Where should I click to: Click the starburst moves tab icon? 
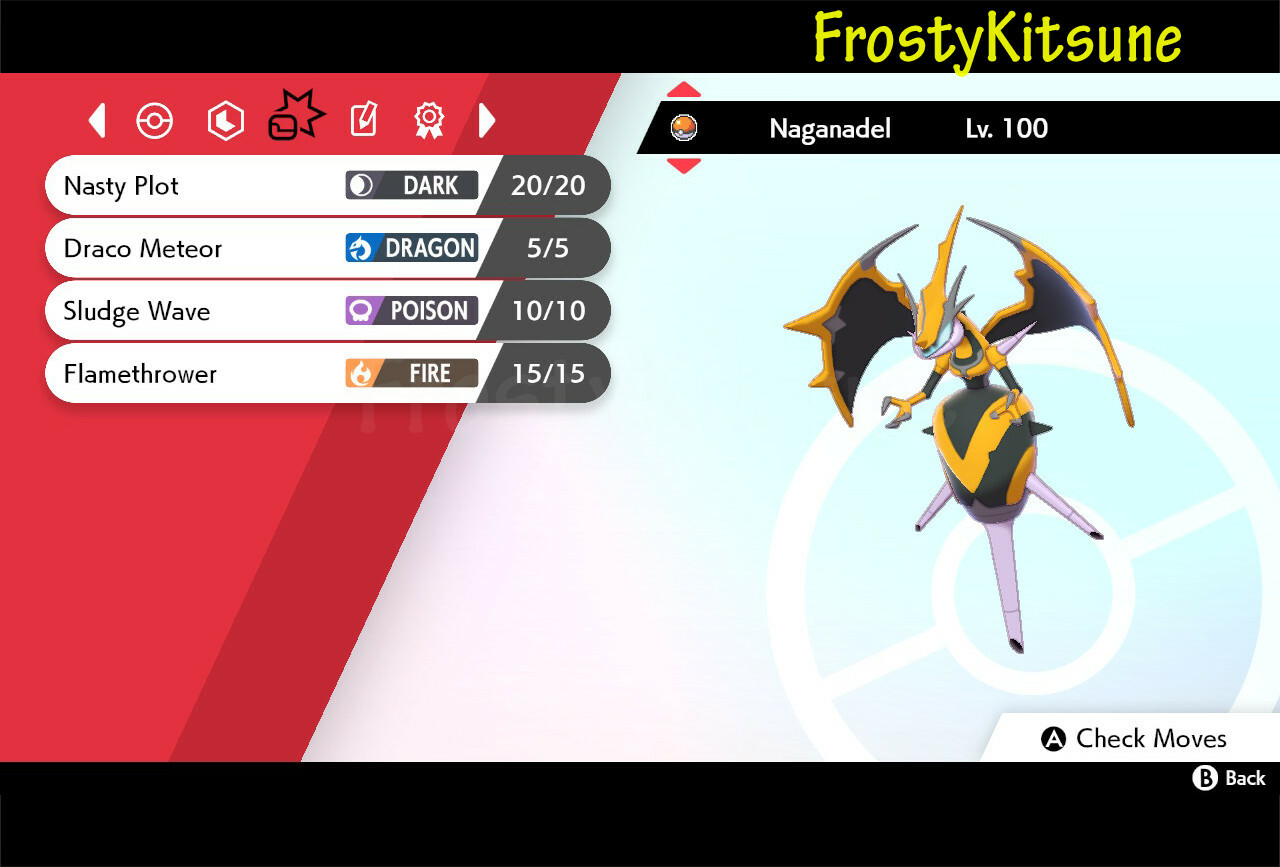(296, 116)
